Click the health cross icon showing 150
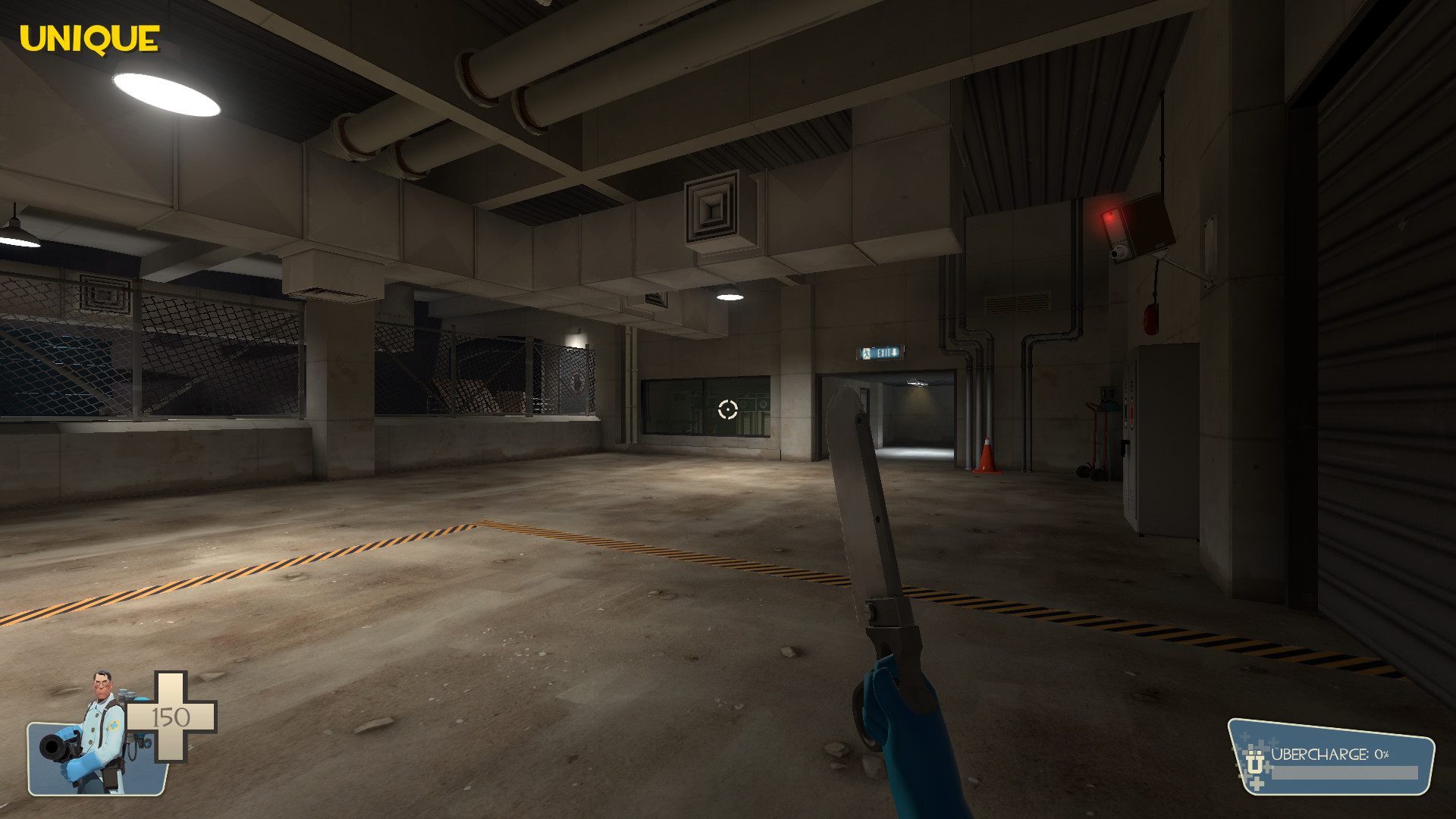The width and height of the screenshot is (1456, 819). (171, 717)
